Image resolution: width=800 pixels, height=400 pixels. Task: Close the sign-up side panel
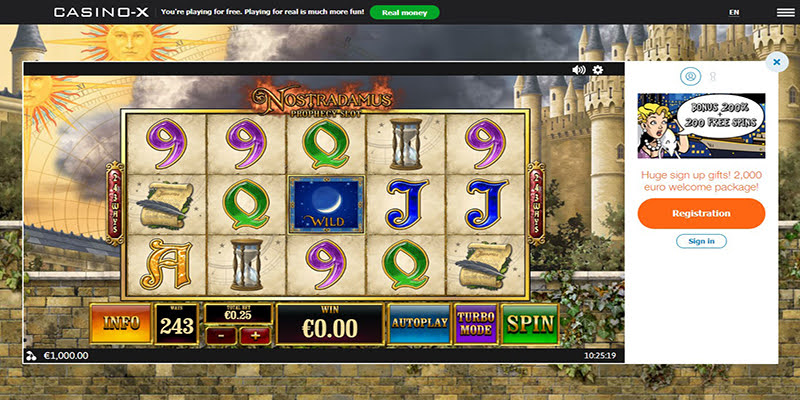point(776,62)
